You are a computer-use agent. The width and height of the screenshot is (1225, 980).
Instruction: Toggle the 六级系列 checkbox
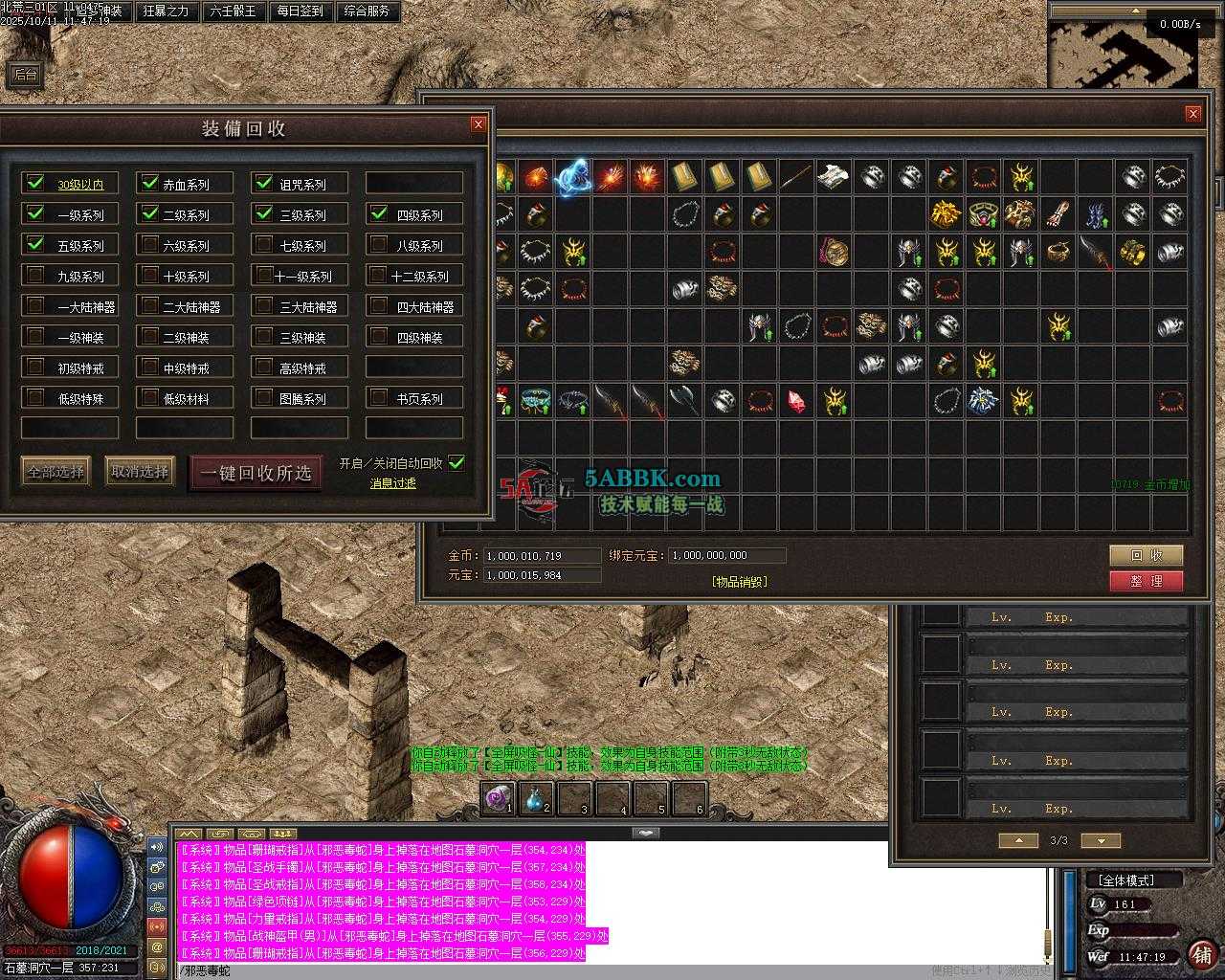click(x=150, y=245)
